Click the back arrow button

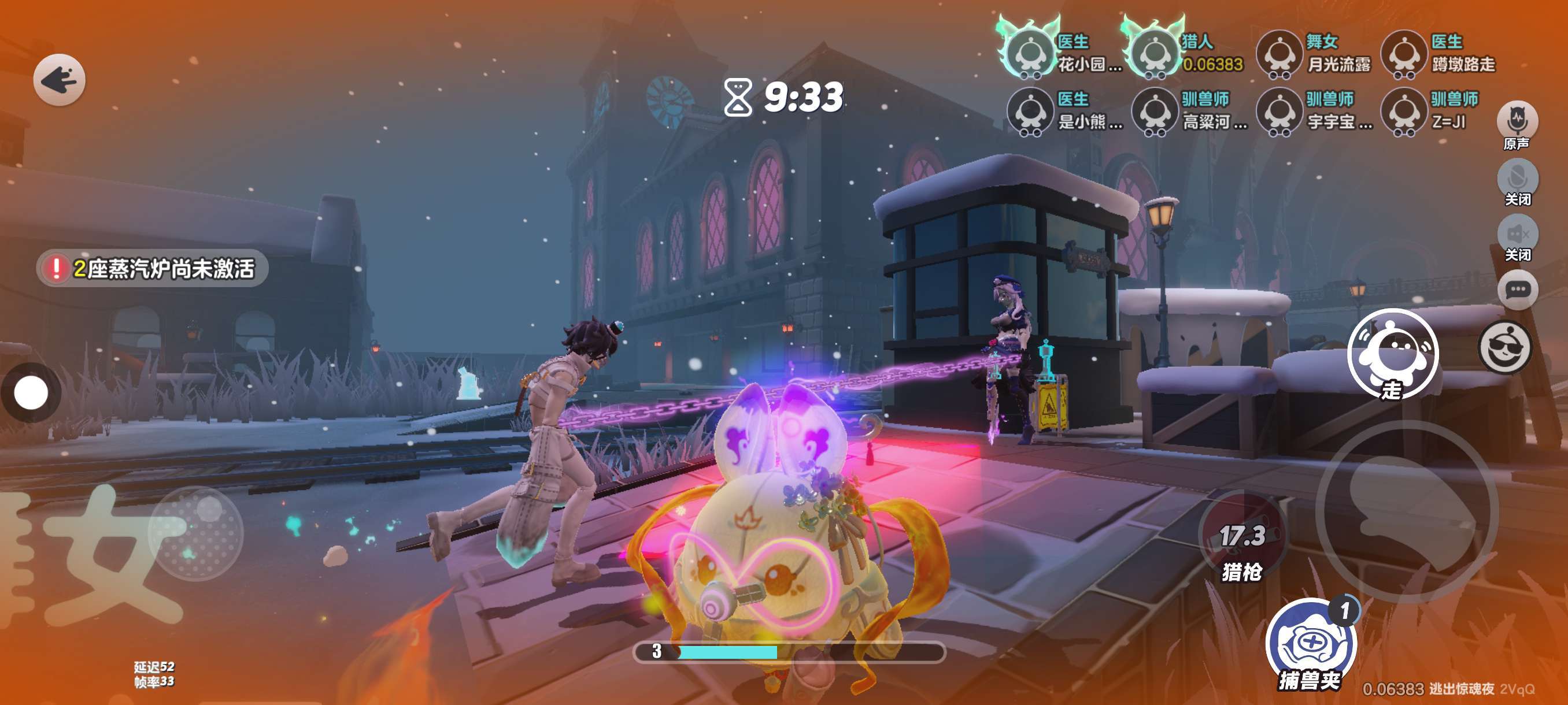[x=59, y=80]
